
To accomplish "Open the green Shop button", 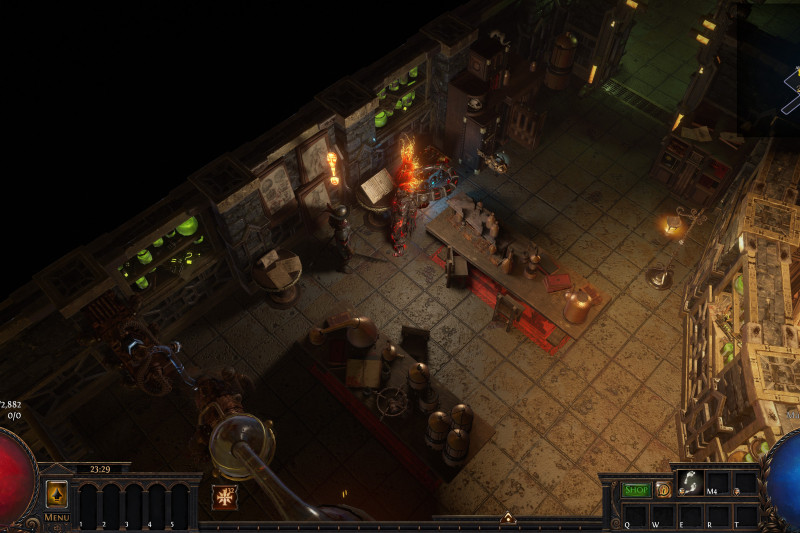I will (636, 490).
